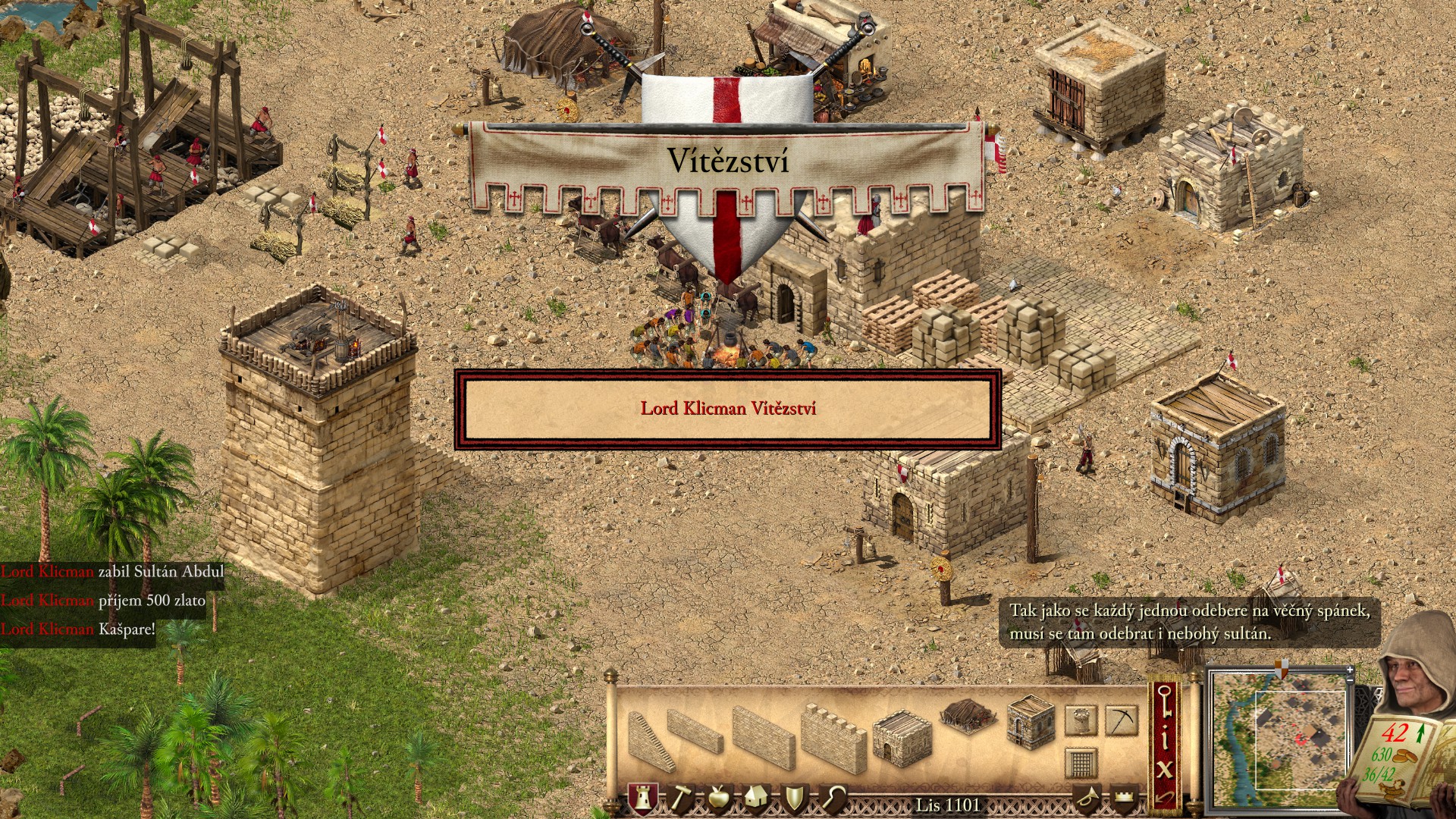This screenshot has height=819, width=1456.
Task: Select the mercenary post tent
Action: [x=968, y=715]
